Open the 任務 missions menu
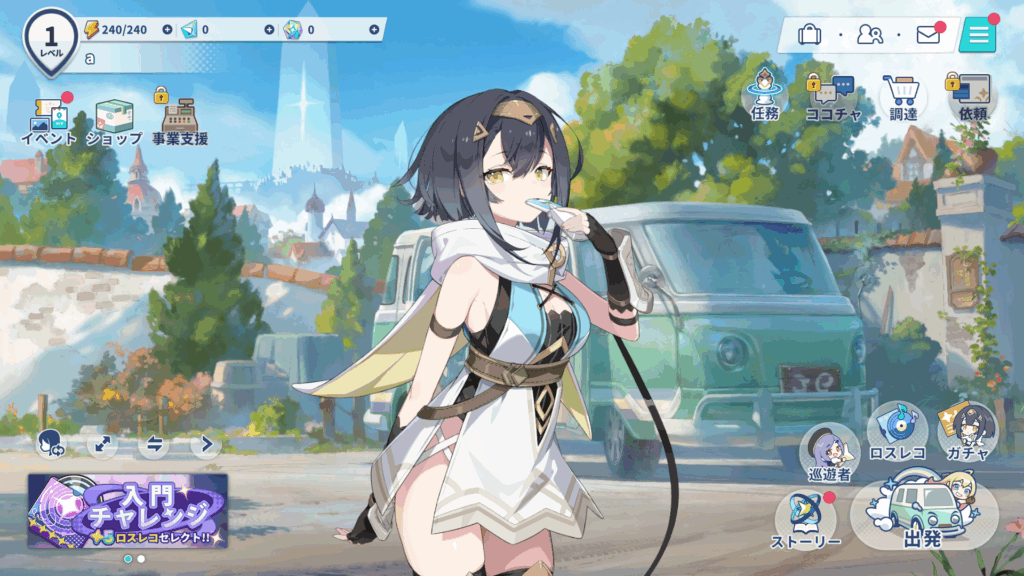This screenshot has height=576, width=1024. click(764, 97)
